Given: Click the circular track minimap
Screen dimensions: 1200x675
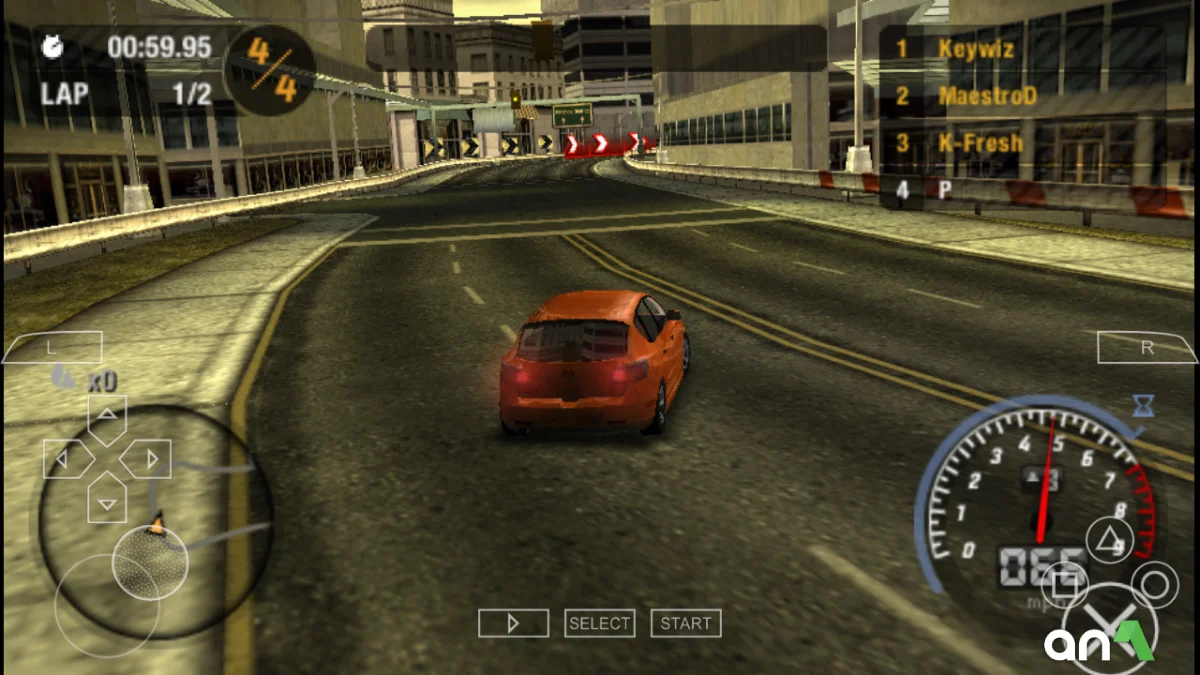Looking at the screenshot, I should click(x=155, y=520).
